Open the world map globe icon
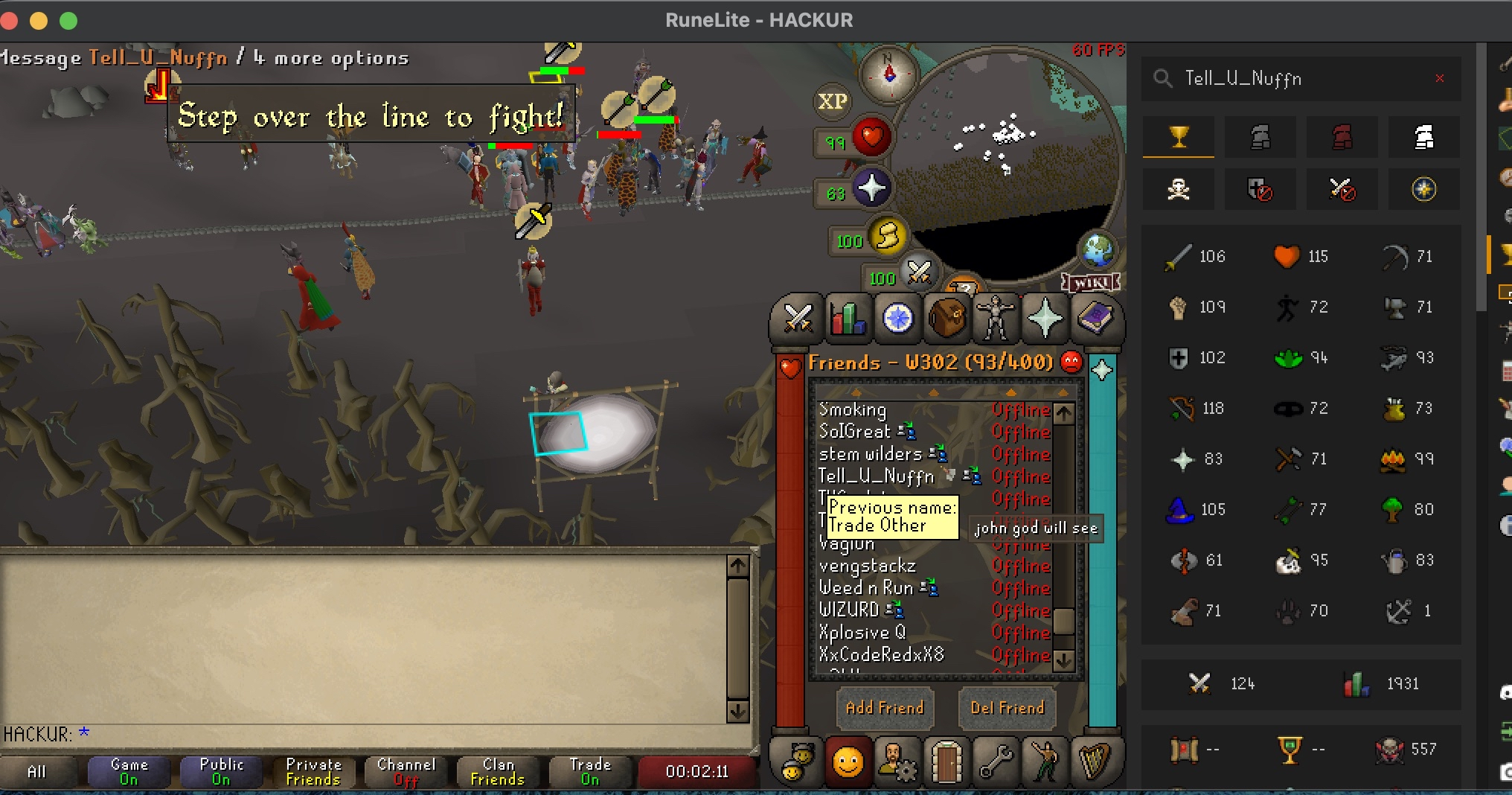 (x=1098, y=250)
